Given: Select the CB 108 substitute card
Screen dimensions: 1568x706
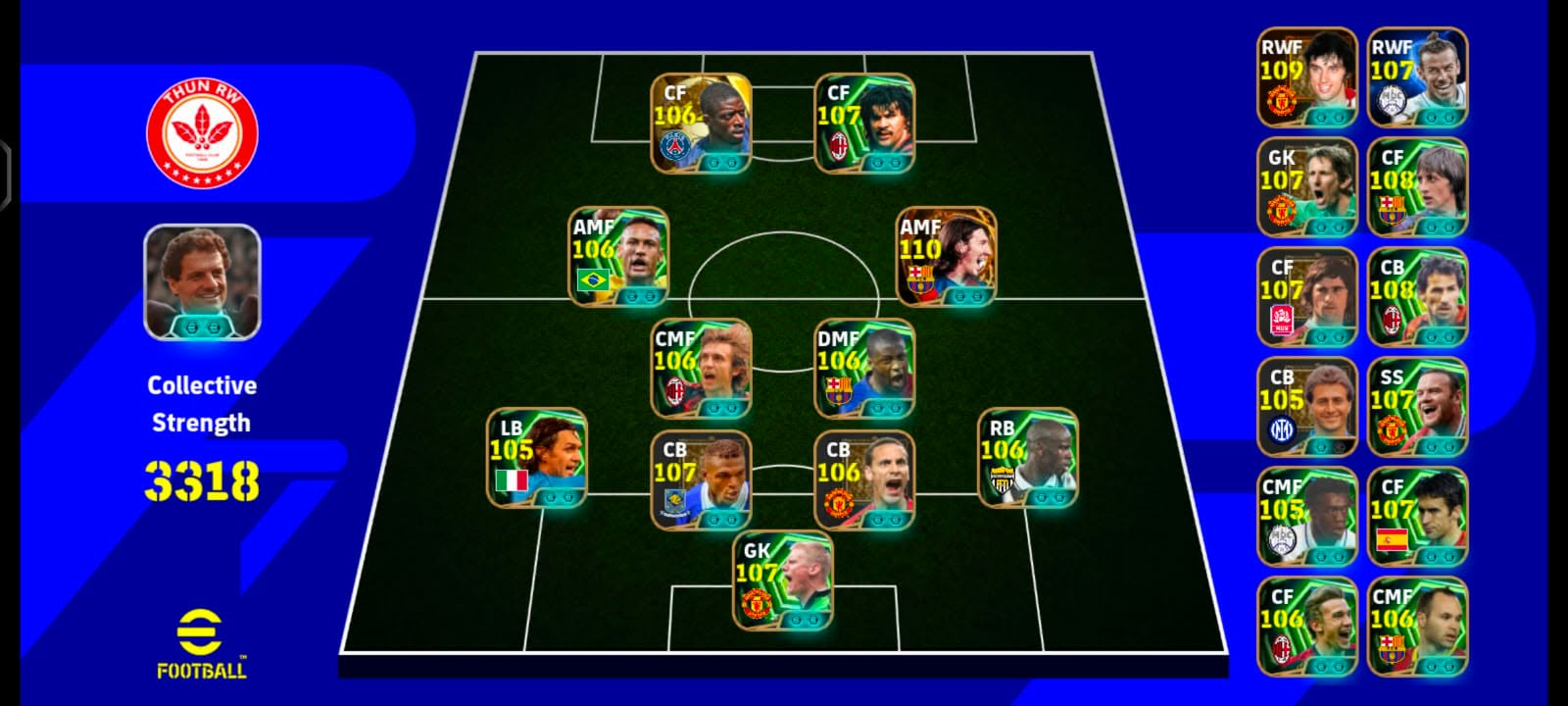Looking at the screenshot, I should coord(1417,297).
